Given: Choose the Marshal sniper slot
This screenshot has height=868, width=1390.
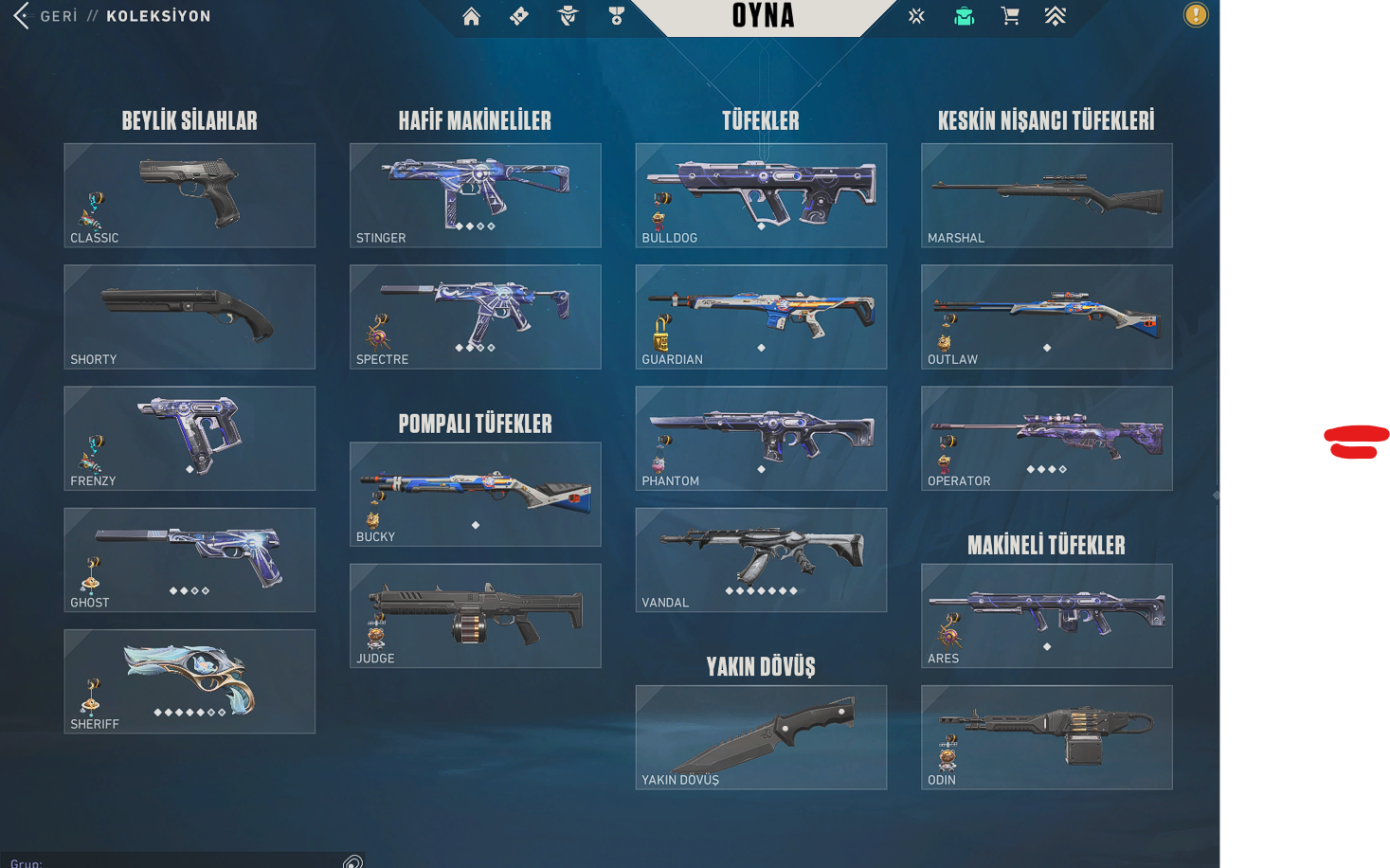Looking at the screenshot, I should (x=1046, y=195).
